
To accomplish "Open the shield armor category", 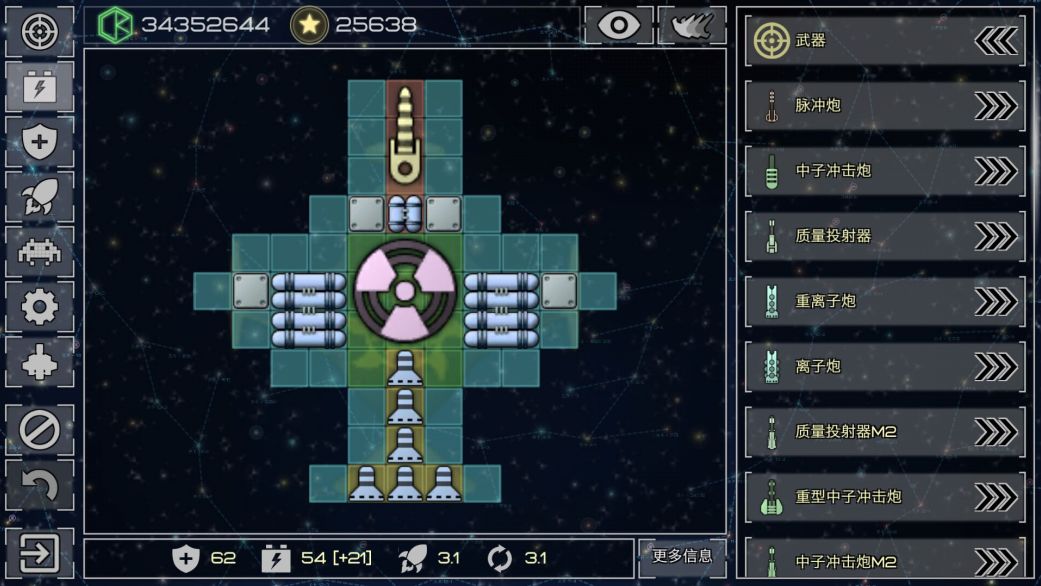I will (40, 142).
